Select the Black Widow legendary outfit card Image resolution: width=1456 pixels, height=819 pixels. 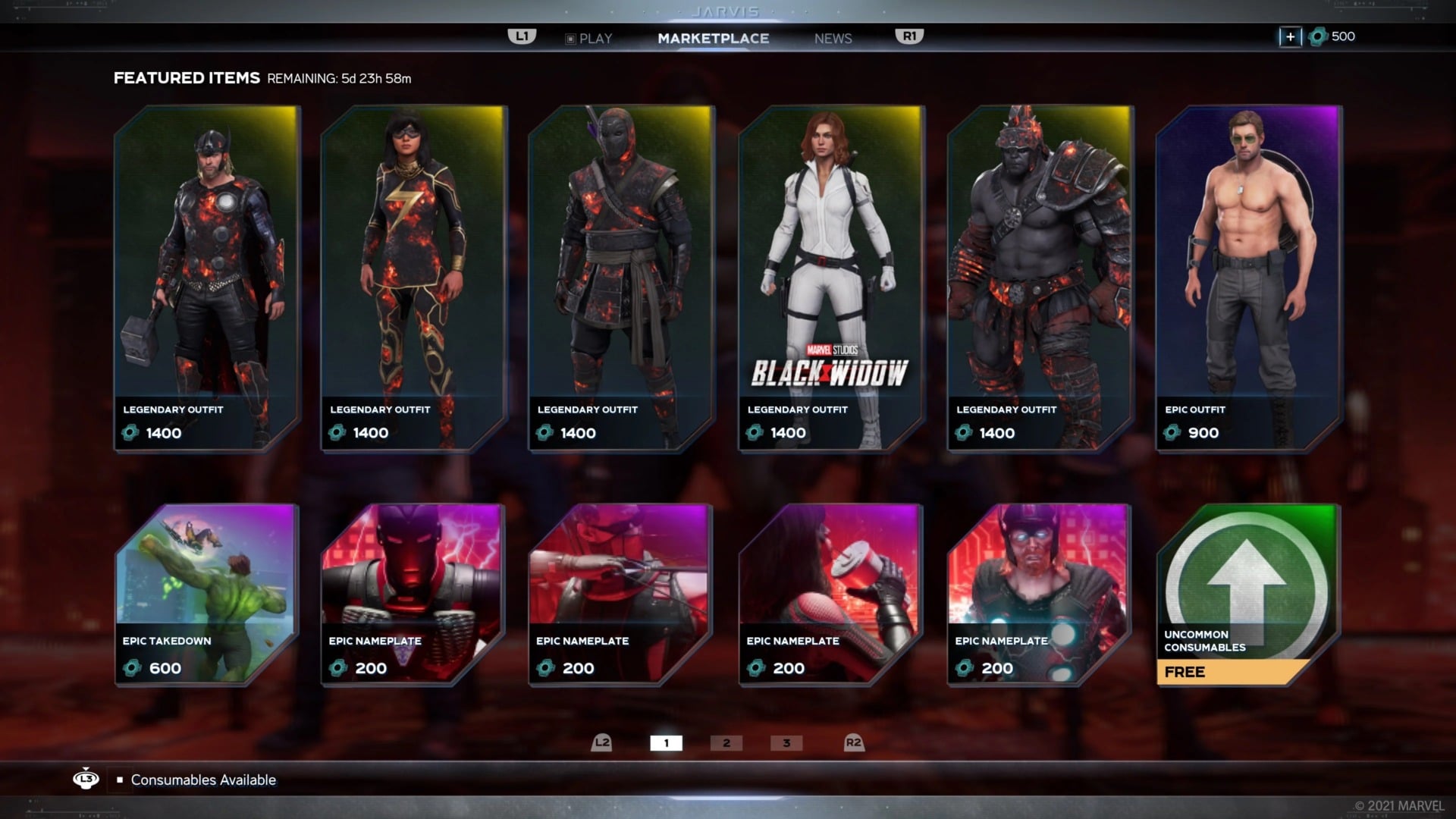[x=827, y=273]
